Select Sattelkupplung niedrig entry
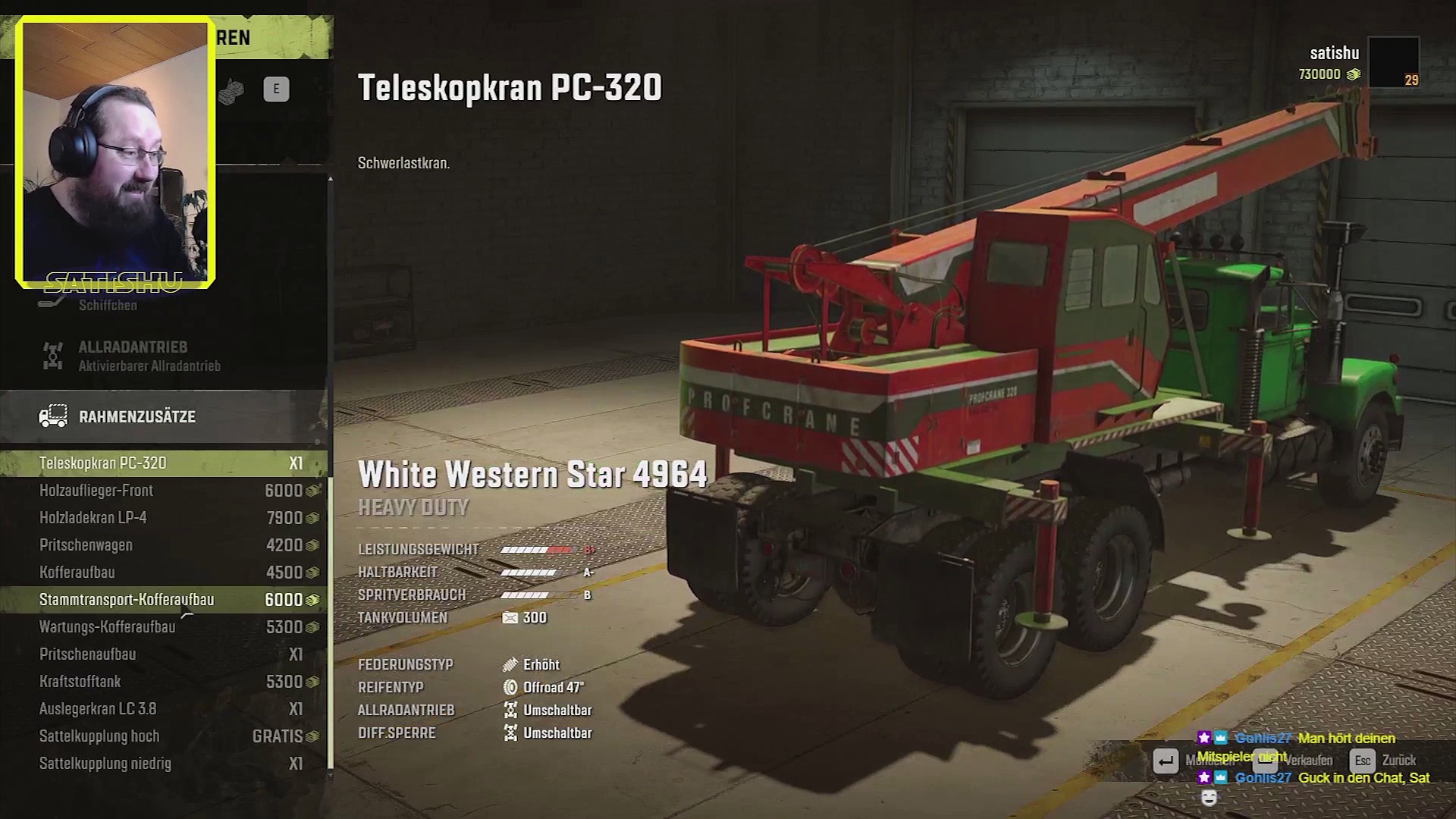 click(x=163, y=764)
